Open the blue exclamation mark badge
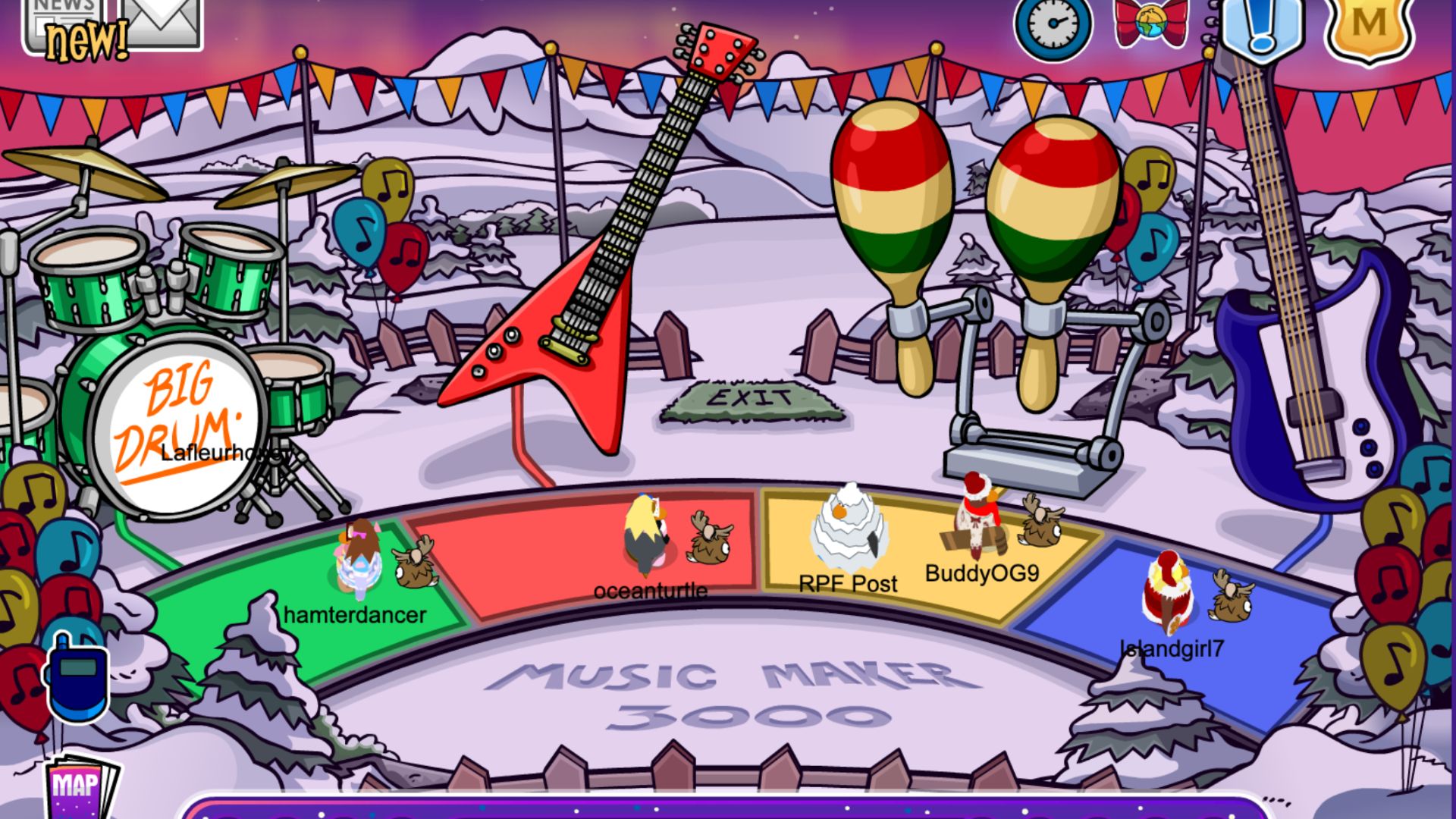The width and height of the screenshot is (1456, 819). (x=1259, y=27)
